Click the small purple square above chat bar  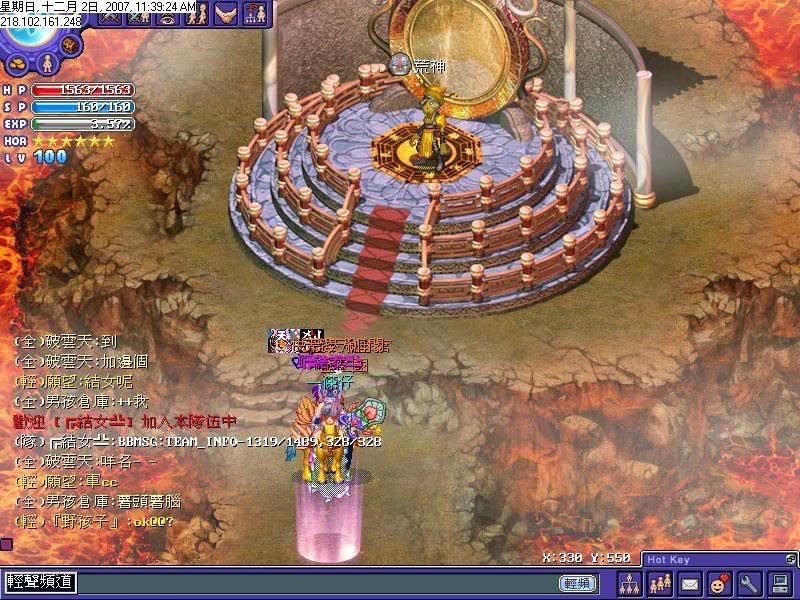pyautogui.click(x=6, y=545)
